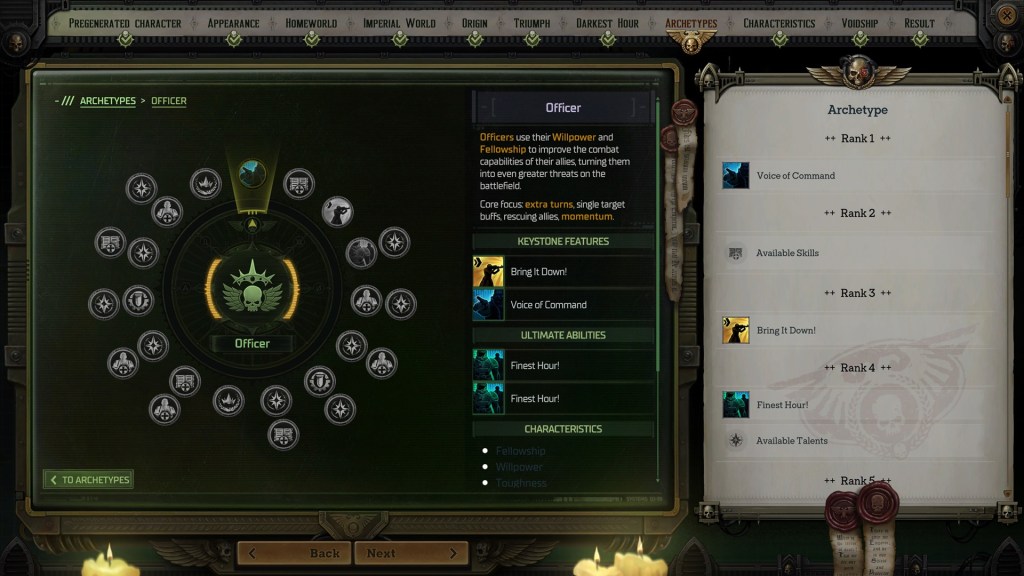Viewport: 1024px width, 576px height.
Task: Click the To Archetypes button
Action: pos(89,480)
